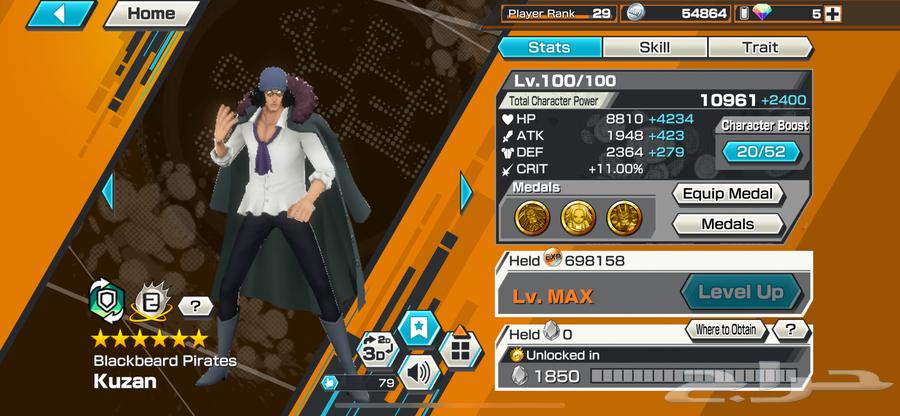Open the Medals list
Image resolution: width=900 pixels, height=416 pixels.
(x=726, y=224)
